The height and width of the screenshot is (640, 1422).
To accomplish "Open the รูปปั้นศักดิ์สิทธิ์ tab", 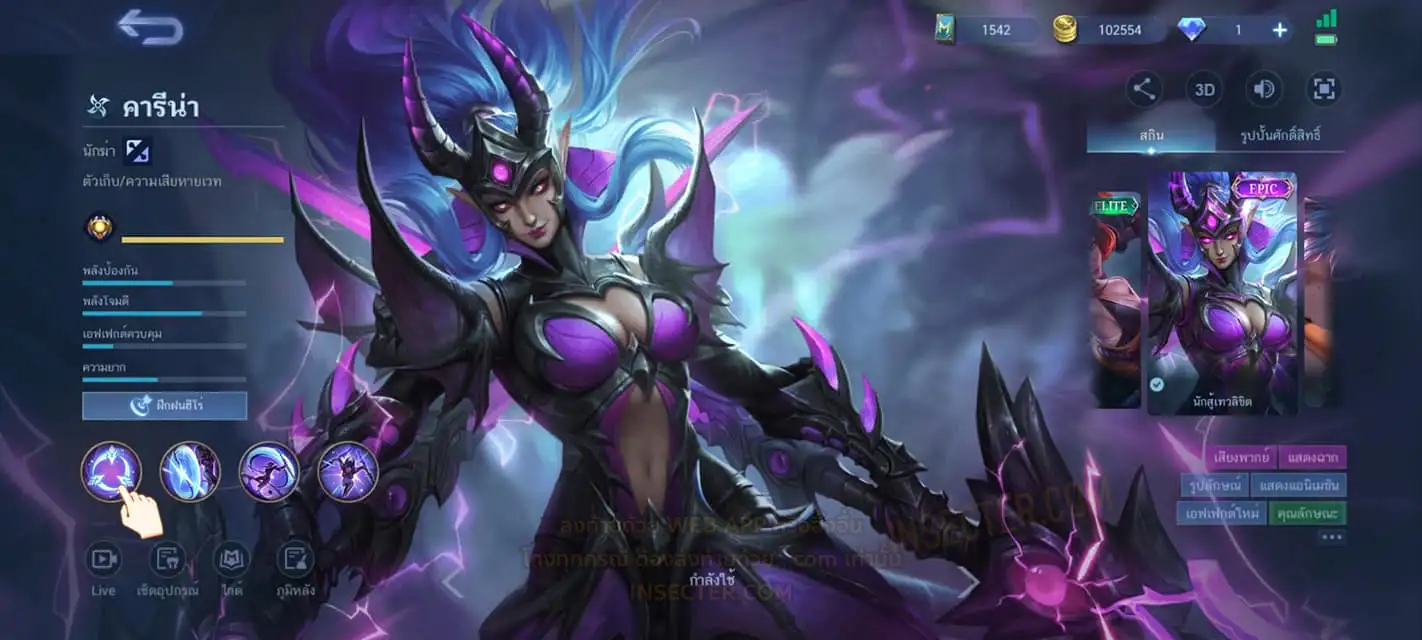I will pos(1278,135).
